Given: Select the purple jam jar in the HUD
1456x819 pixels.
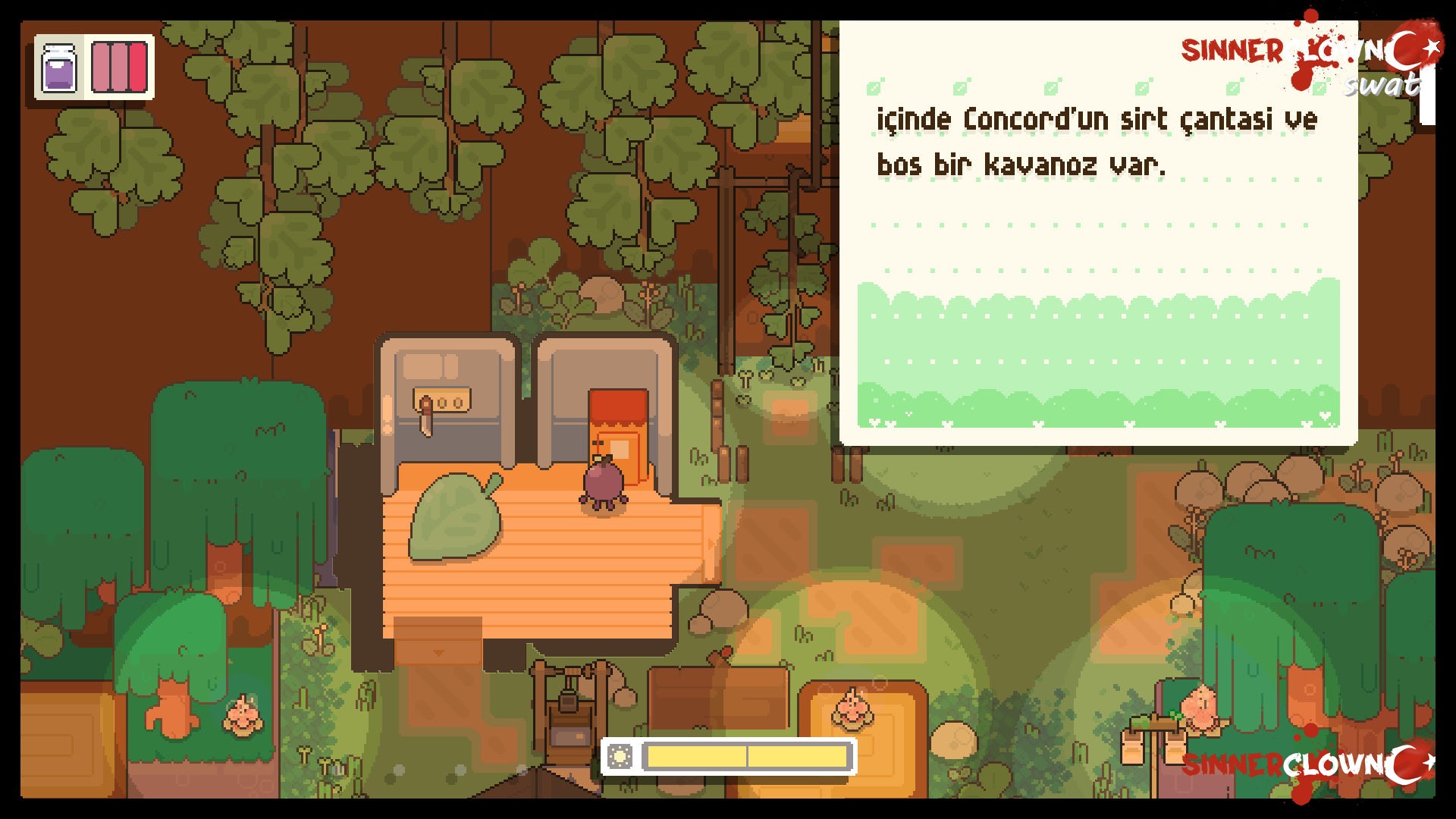Looking at the screenshot, I should click(60, 70).
